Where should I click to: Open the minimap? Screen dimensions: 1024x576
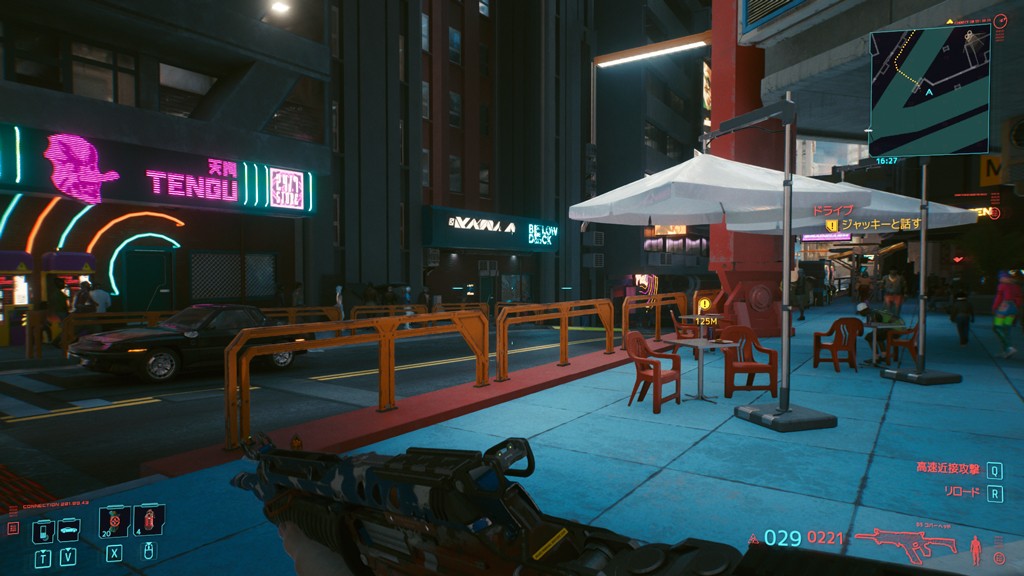pos(929,91)
